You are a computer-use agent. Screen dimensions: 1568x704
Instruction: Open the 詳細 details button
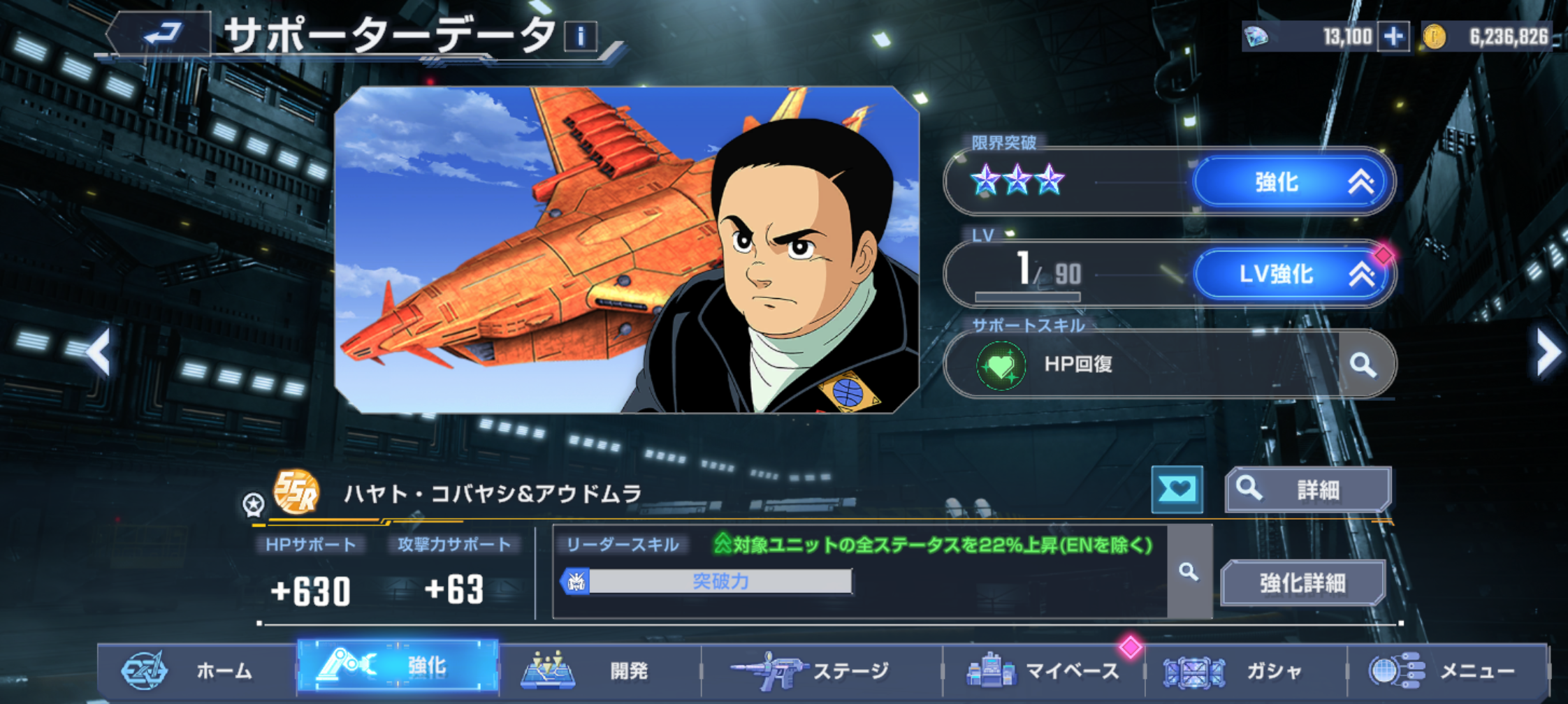tap(1308, 490)
